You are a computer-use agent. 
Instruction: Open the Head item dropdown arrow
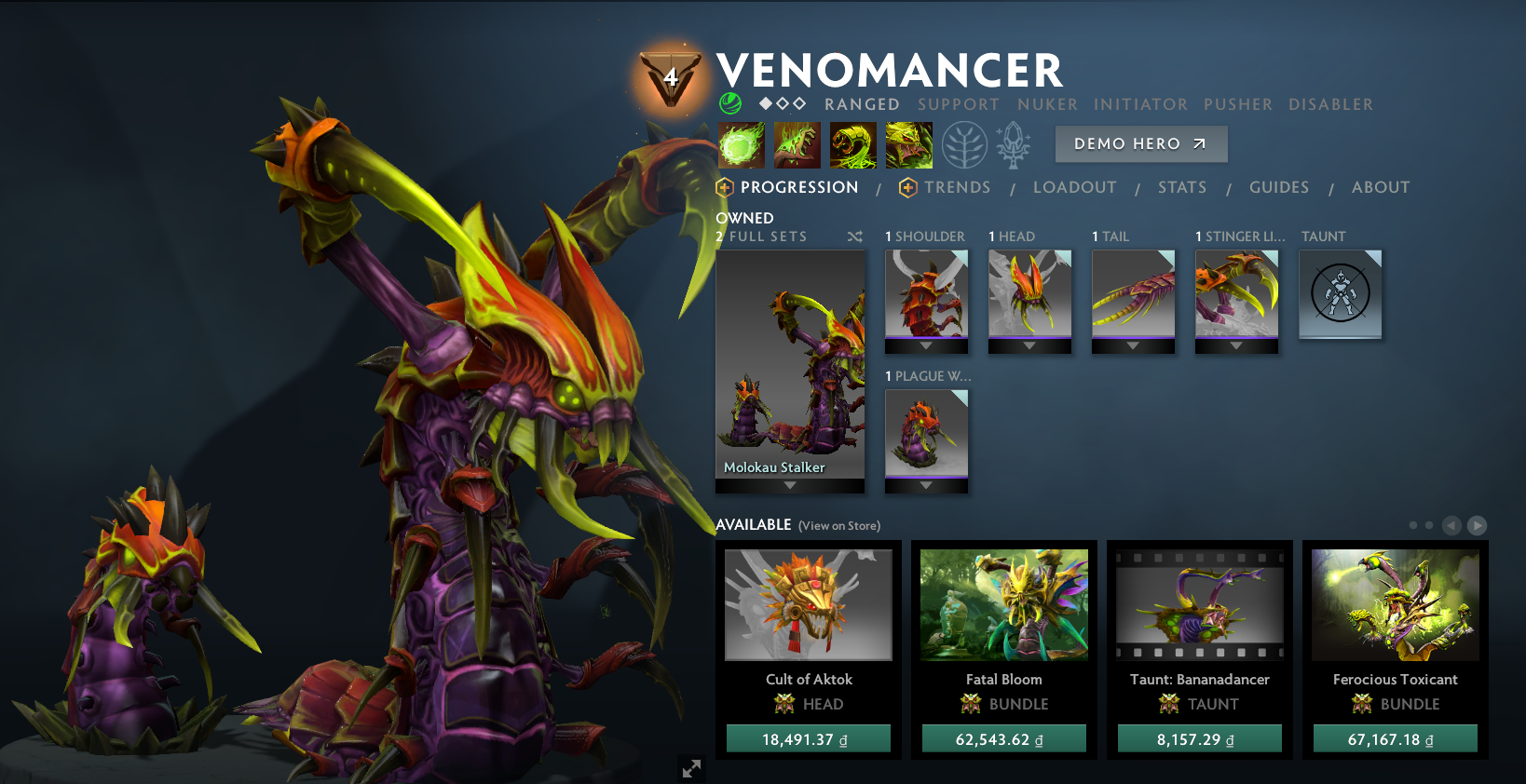tap(1029, 347)
